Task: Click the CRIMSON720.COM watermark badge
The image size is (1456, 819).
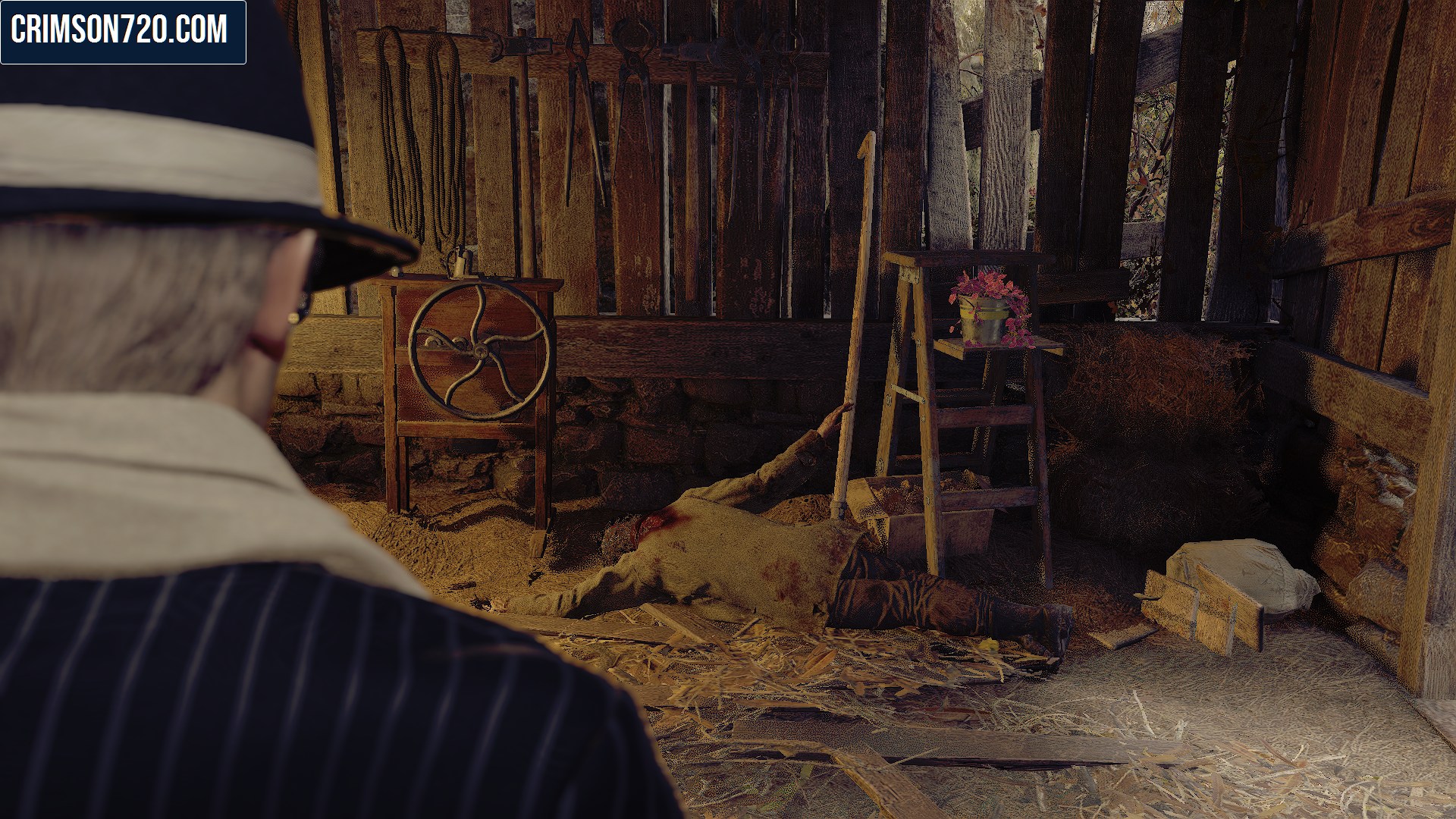Action: [x=123, y=32]
